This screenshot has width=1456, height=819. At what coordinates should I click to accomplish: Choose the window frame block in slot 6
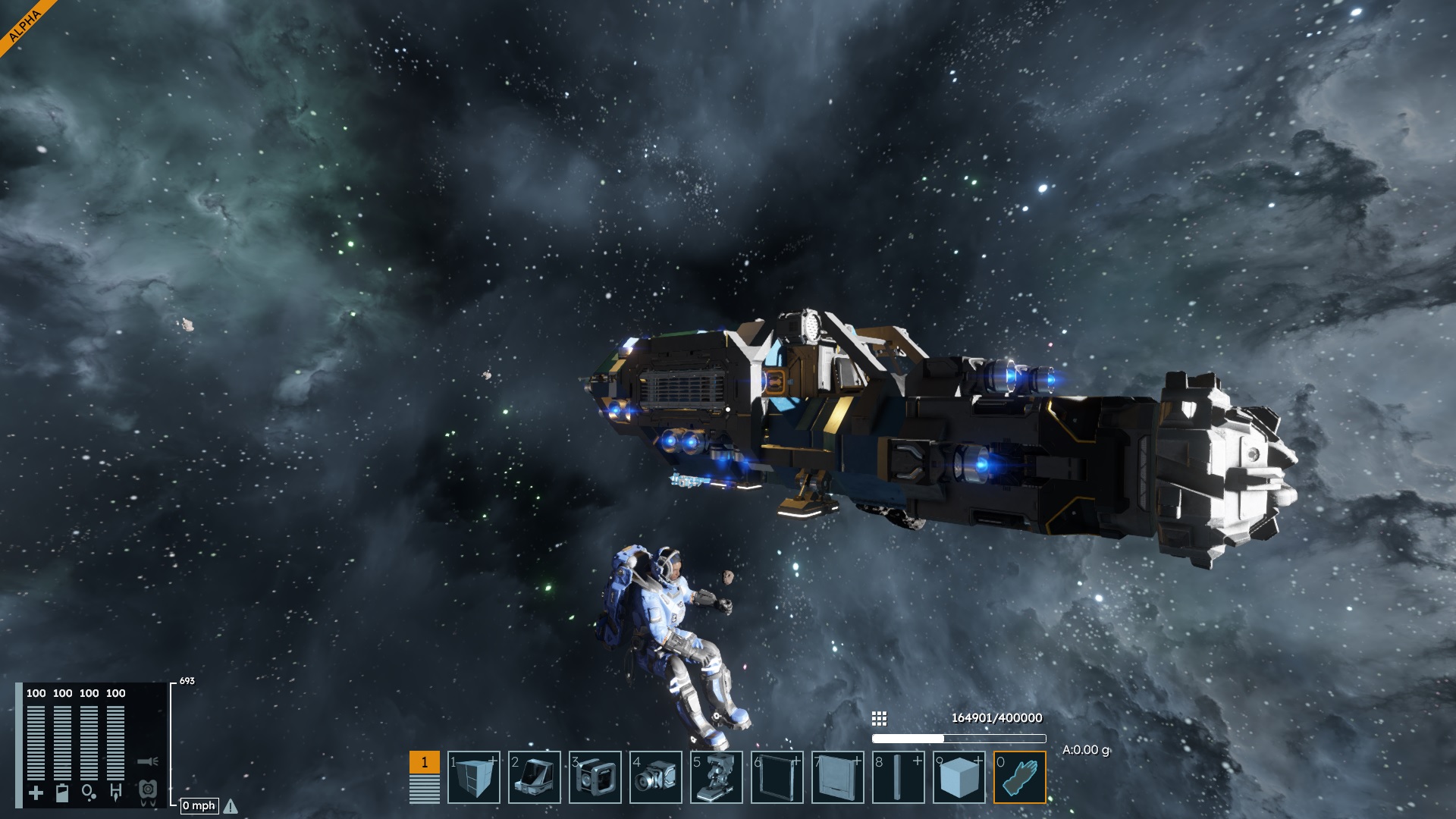777,777
